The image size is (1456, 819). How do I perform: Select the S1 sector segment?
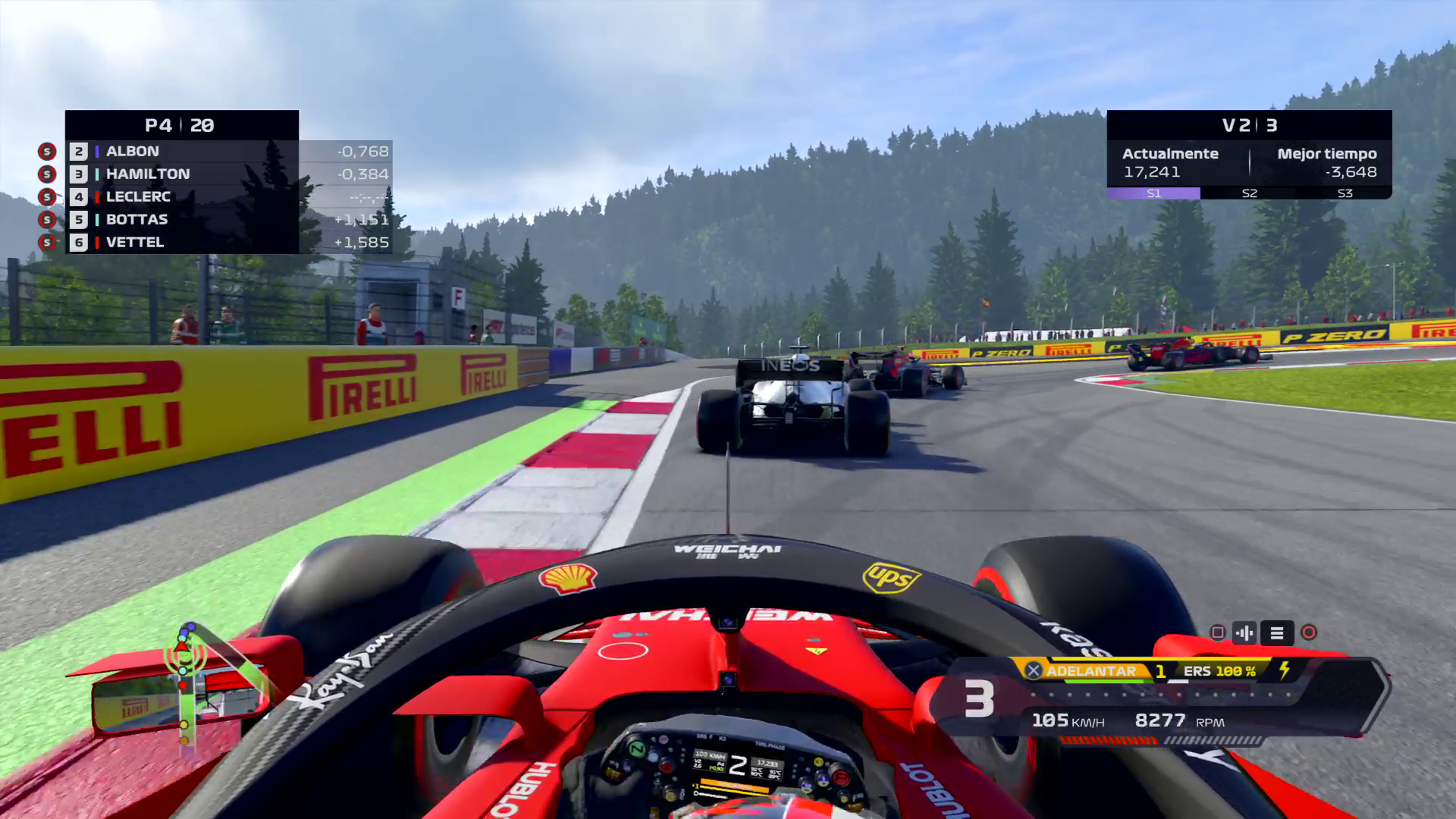[x=1153, y=193]
